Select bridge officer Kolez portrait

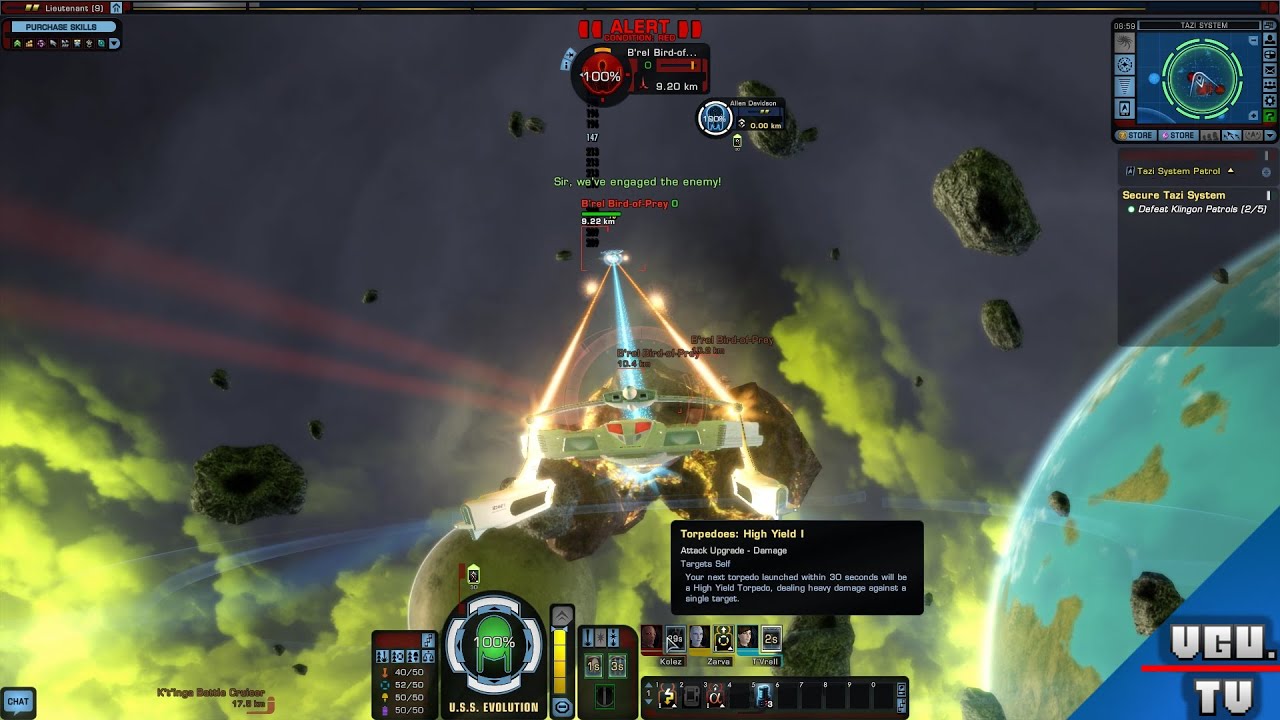tap(651, 638)
